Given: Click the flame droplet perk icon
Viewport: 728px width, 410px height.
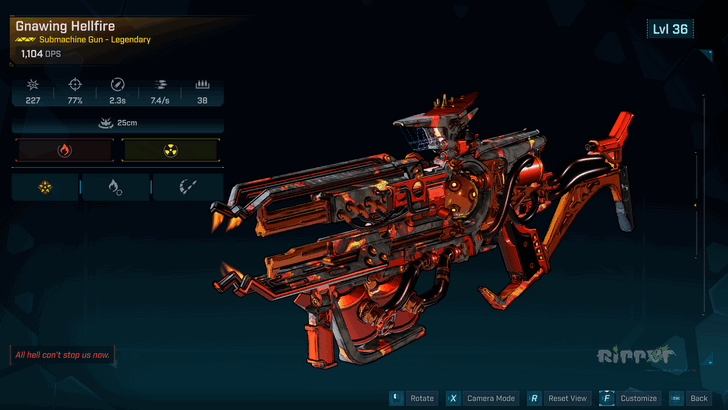Looking at the screenshot, I should [116, 186].
